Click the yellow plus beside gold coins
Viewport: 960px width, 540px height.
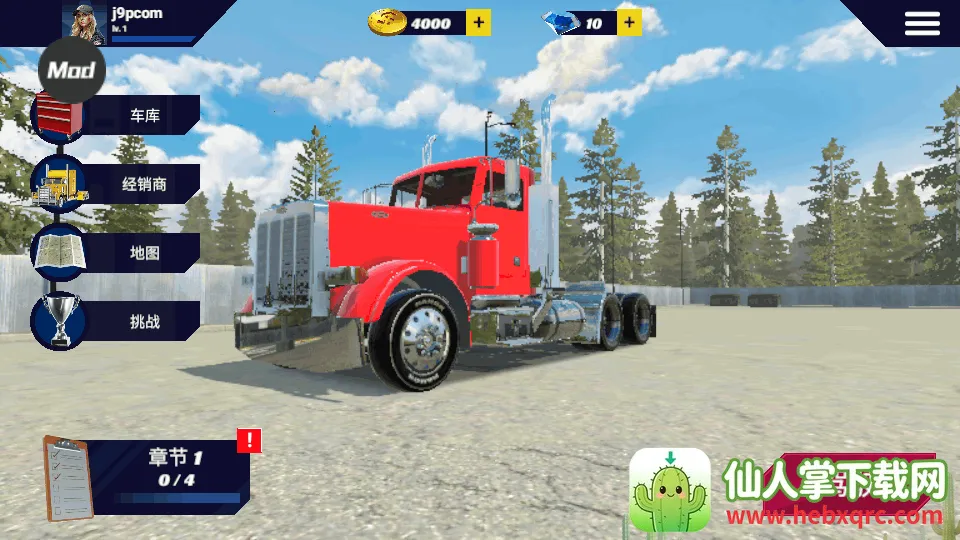point(479,22)
